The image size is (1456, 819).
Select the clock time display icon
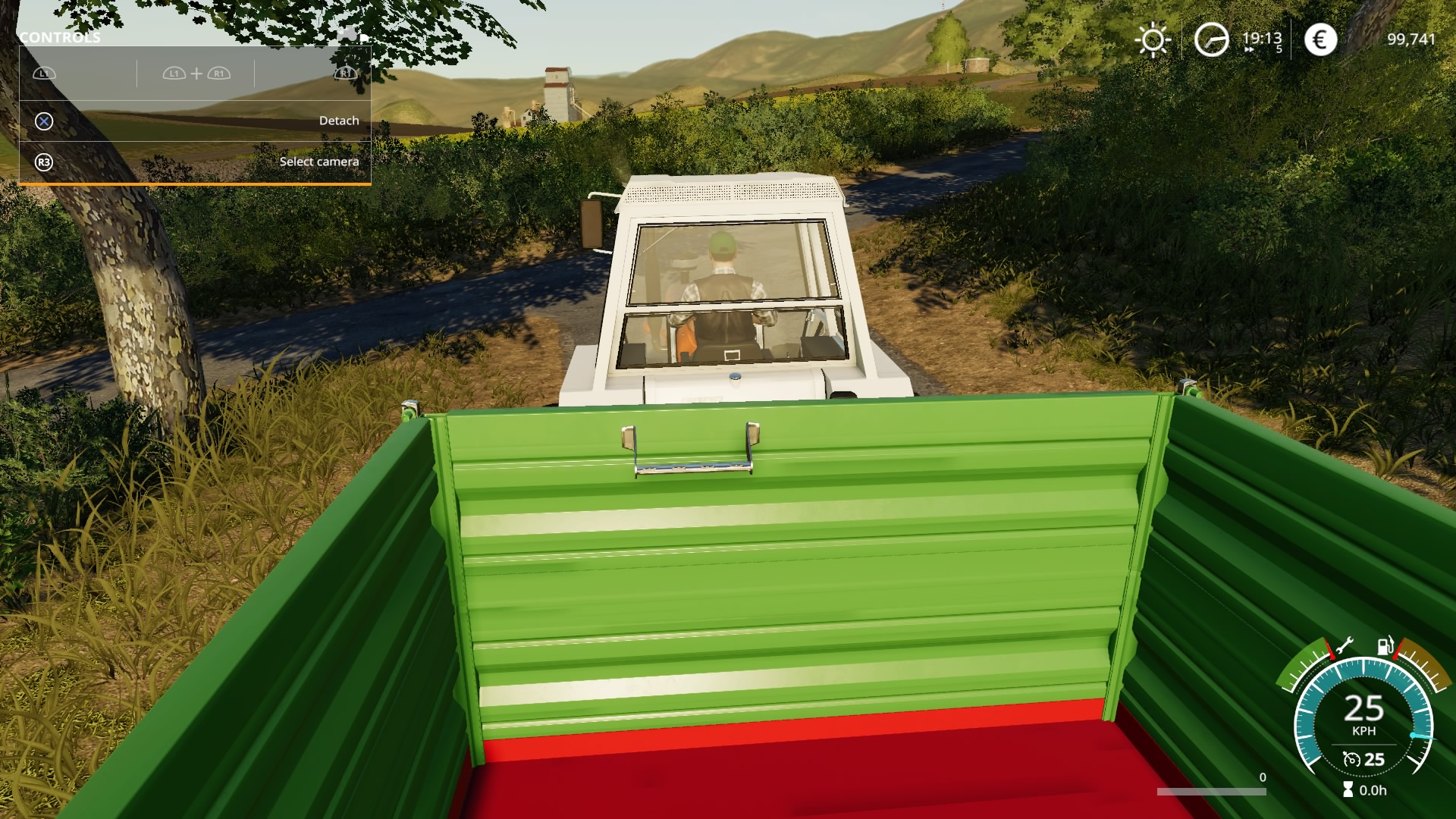[1213, 38]
